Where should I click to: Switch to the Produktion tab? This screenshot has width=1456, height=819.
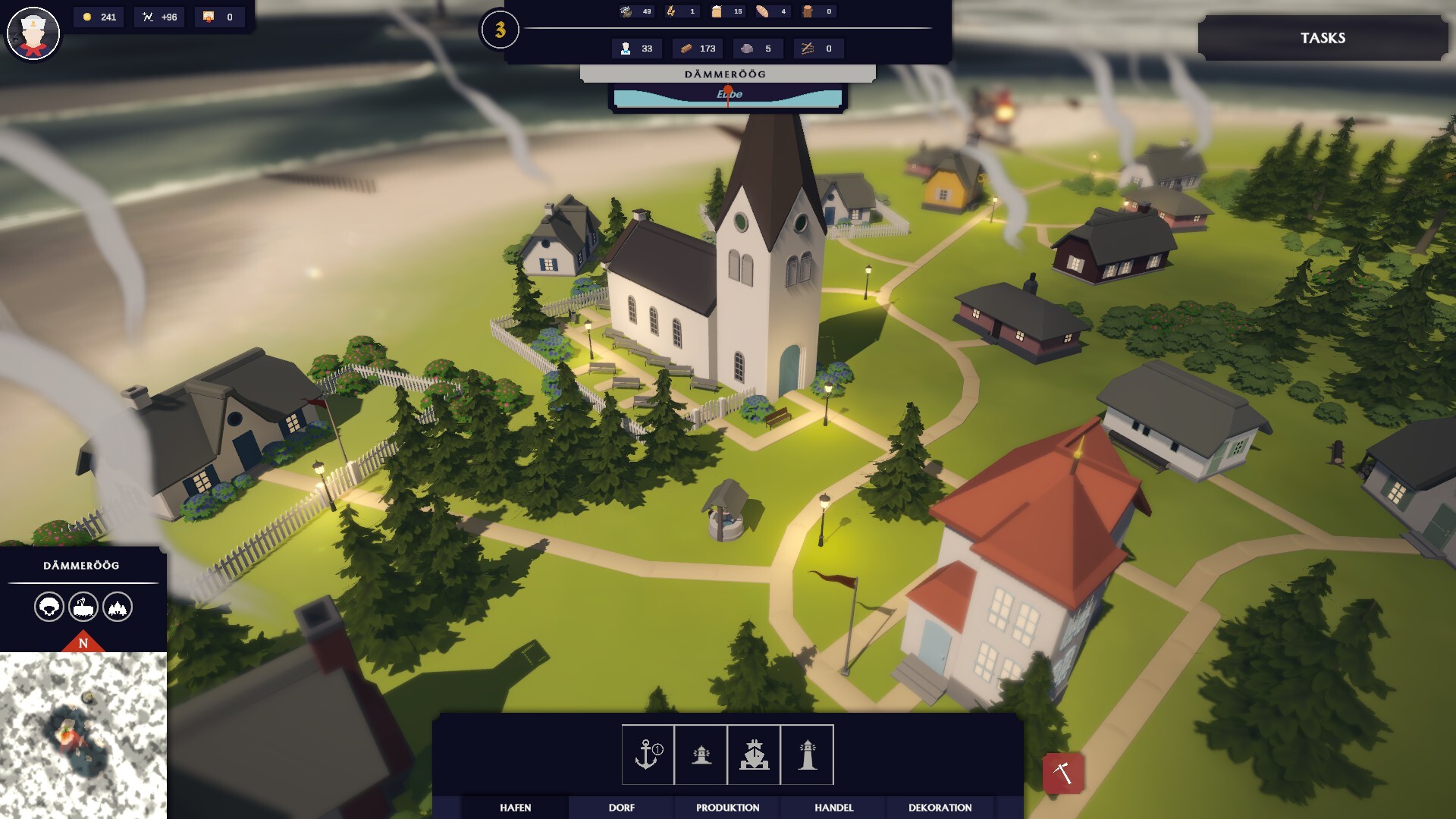point(728,808)
